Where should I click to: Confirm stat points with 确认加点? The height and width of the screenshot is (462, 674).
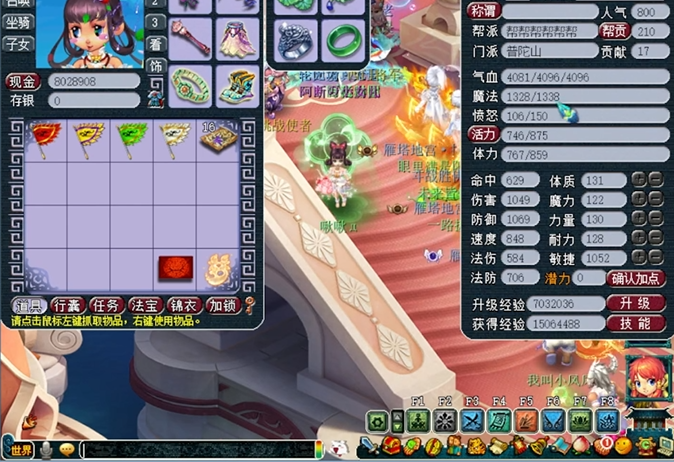(636, 279)
